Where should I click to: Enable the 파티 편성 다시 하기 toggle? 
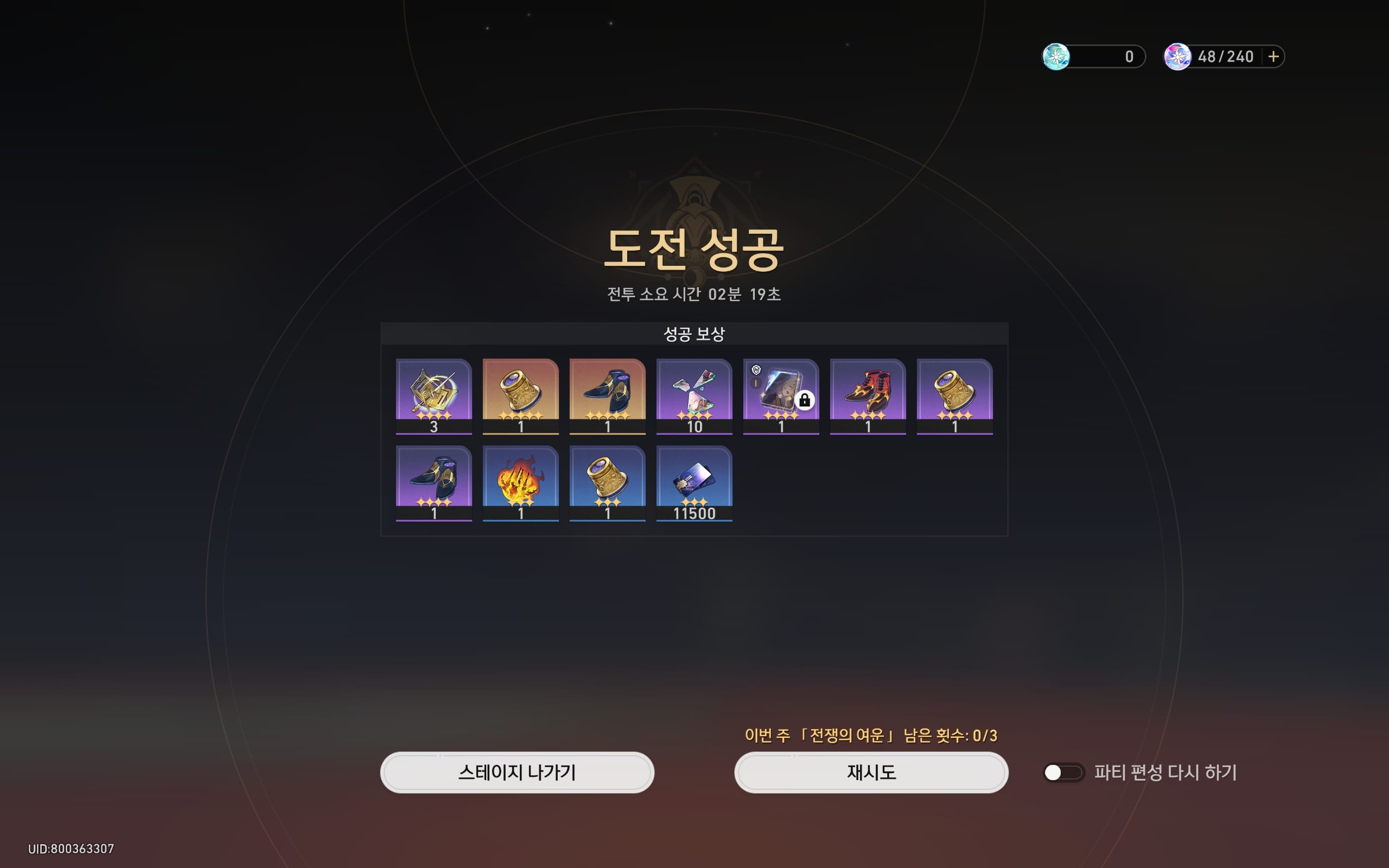coord(1063,772)
